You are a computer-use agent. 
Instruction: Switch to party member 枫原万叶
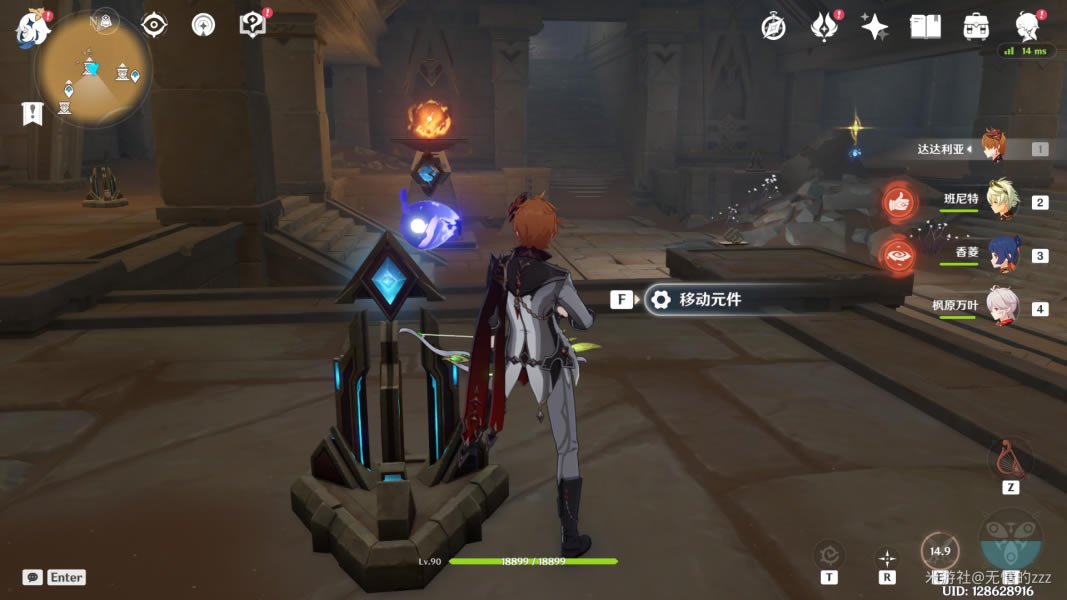1002,306
